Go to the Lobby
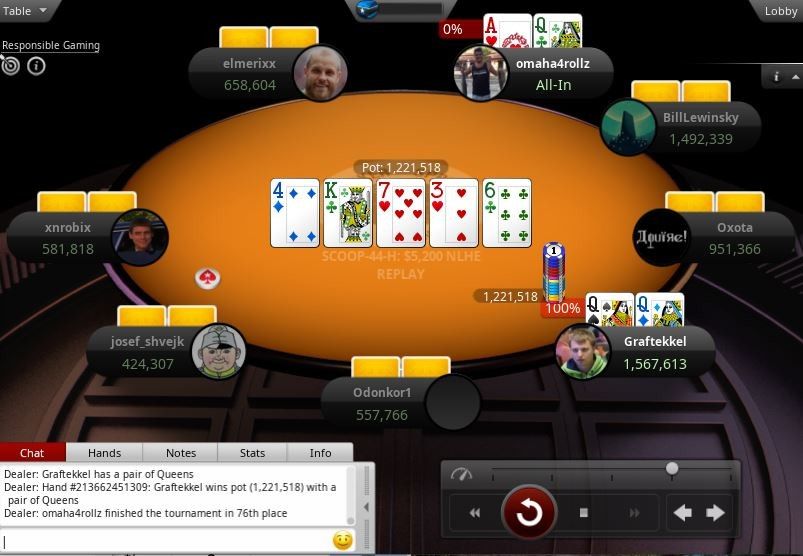This screenshot has height=556, width=803. [x=780, y=11]
